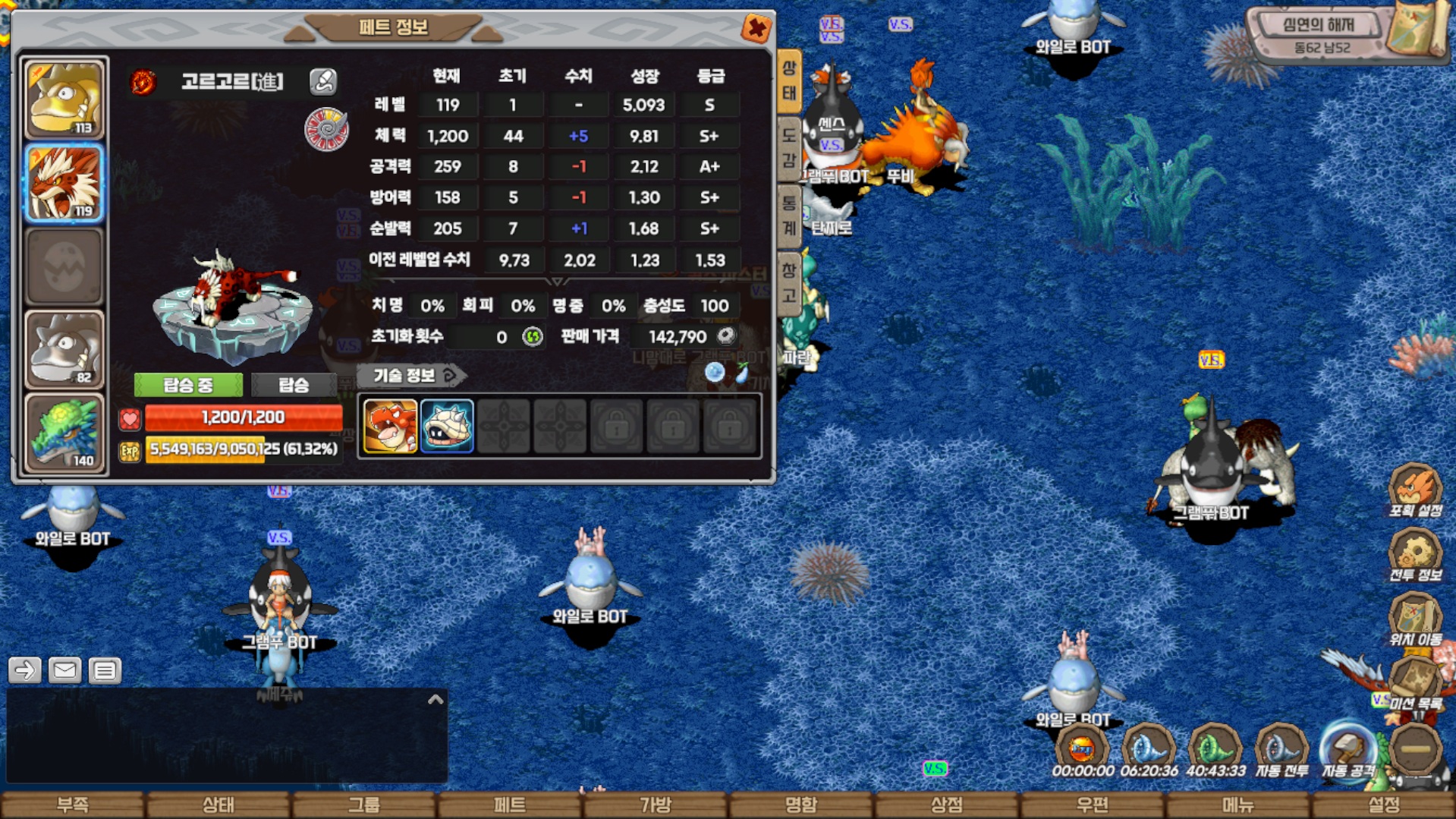The image size is (1456, 819).
Task: Open the mail envelope icon
Action: point(64,670)
